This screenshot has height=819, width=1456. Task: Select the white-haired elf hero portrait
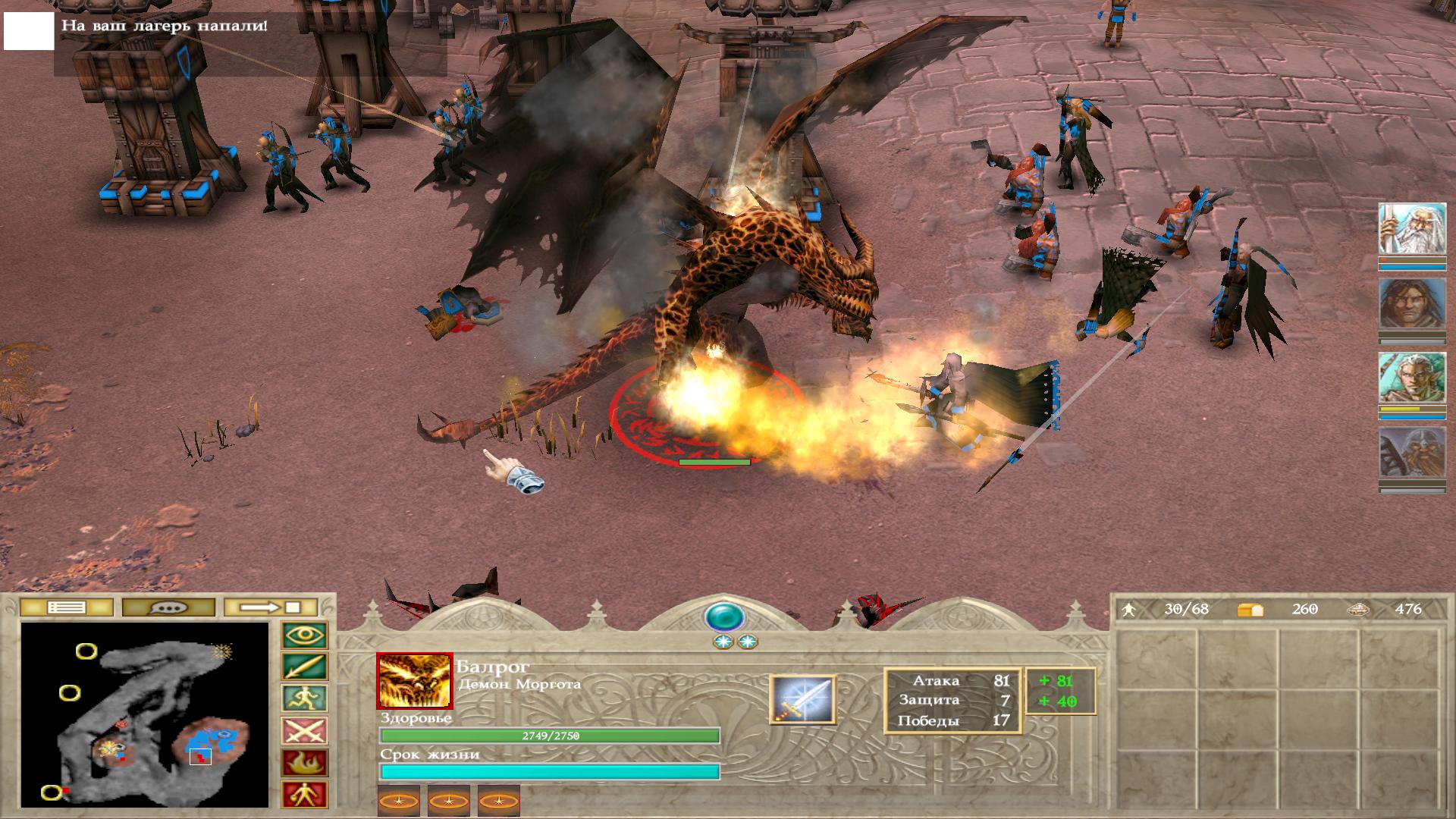(x=1411, y=378)
